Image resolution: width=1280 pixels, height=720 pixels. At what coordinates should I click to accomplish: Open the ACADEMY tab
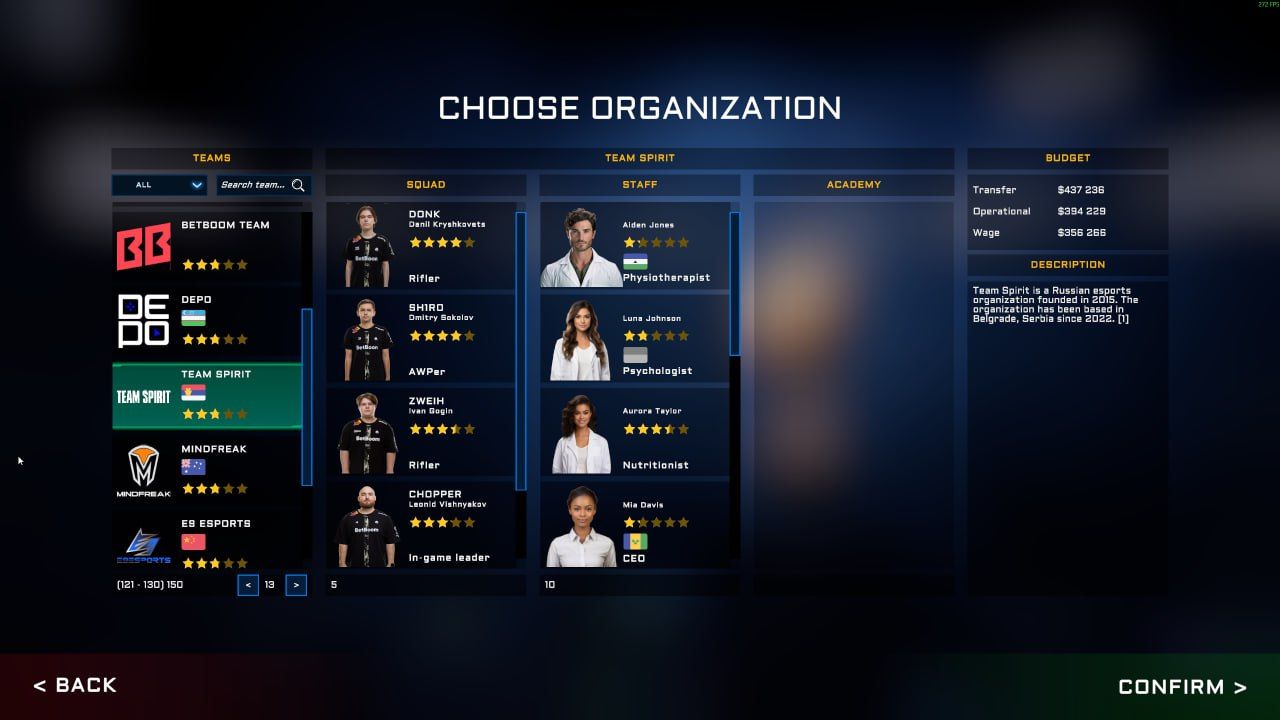click(x=855, y=184)
